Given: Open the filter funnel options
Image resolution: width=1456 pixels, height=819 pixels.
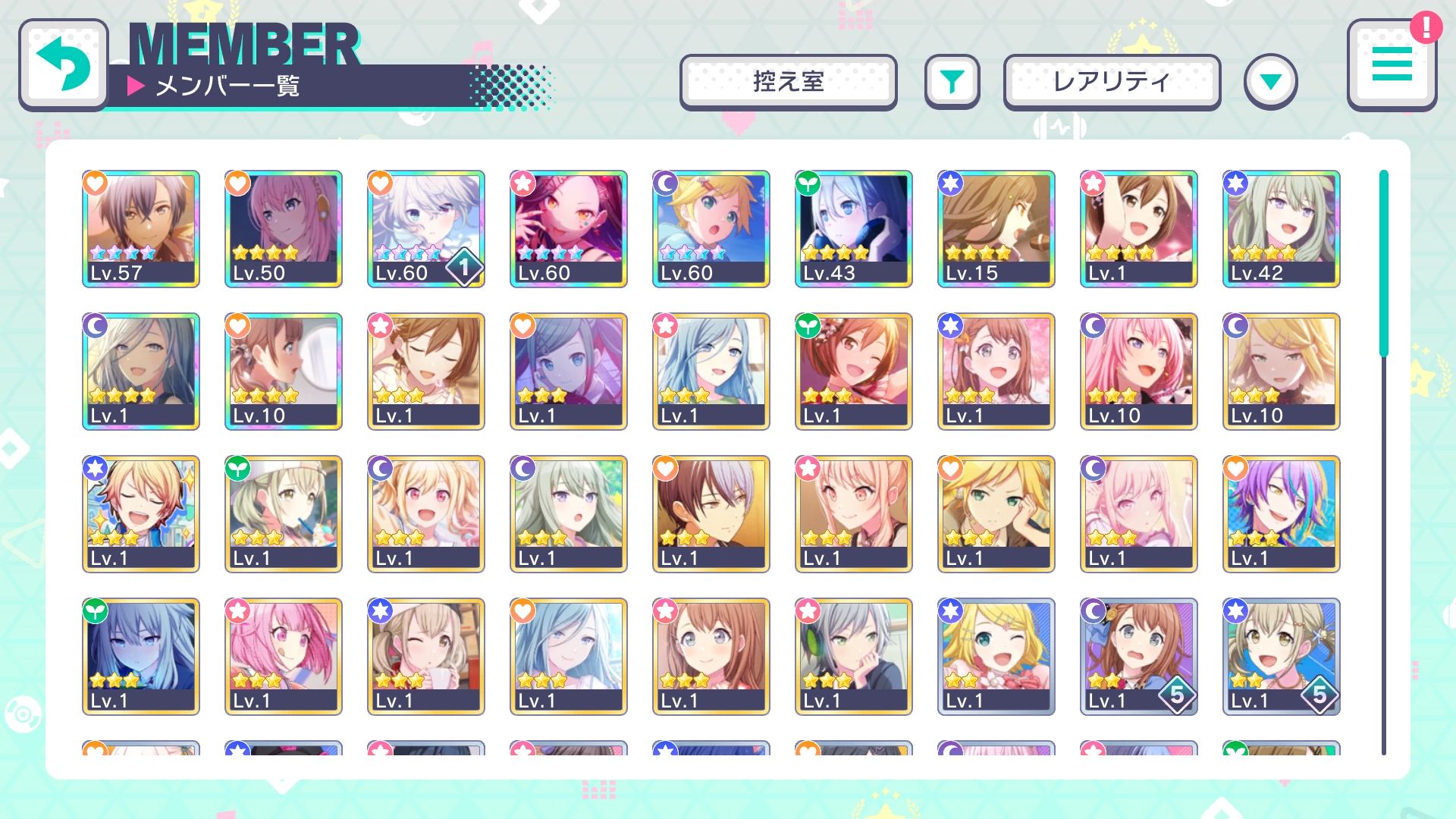Looking at the screenshot, I should tap(952, 82).
